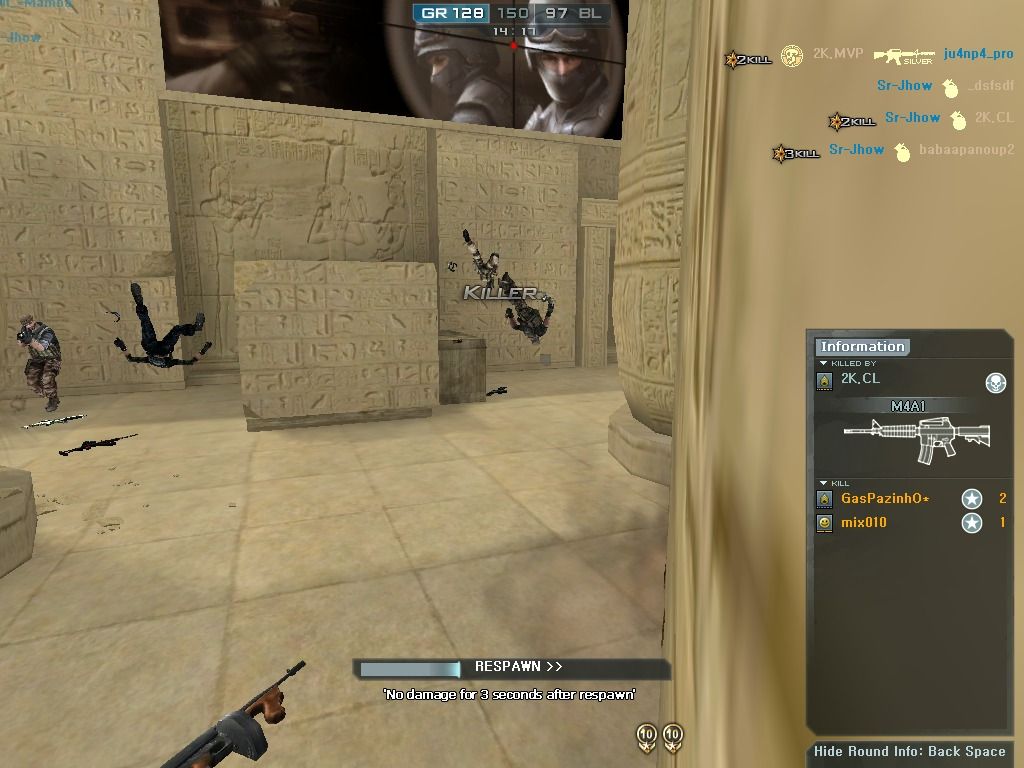1024x768 pixels.
Task: Click the ju4np4_pro kill feed entry
Action: coord(978,54)
